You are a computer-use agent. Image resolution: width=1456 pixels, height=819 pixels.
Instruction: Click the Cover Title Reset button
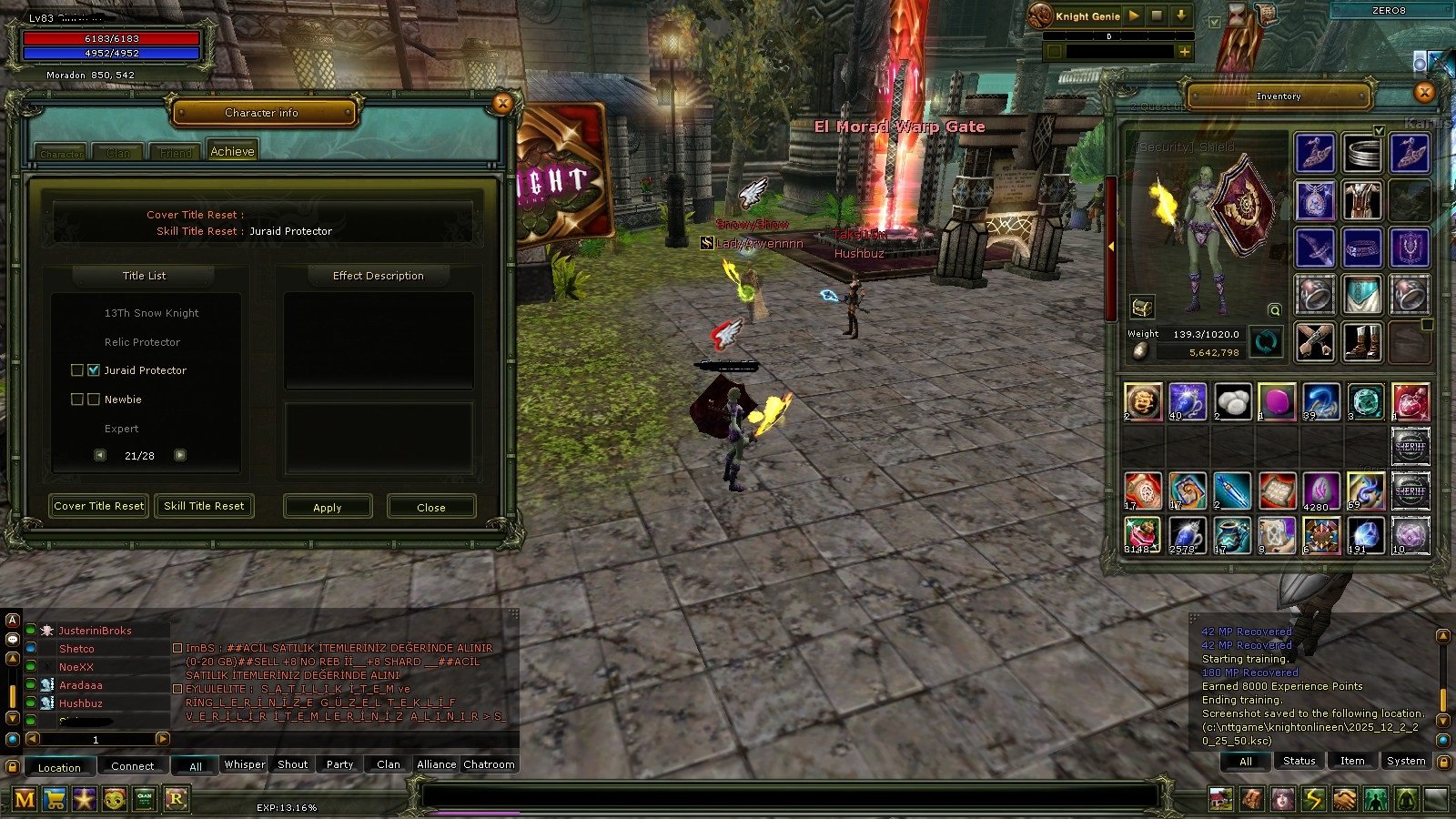pos(99,506)
